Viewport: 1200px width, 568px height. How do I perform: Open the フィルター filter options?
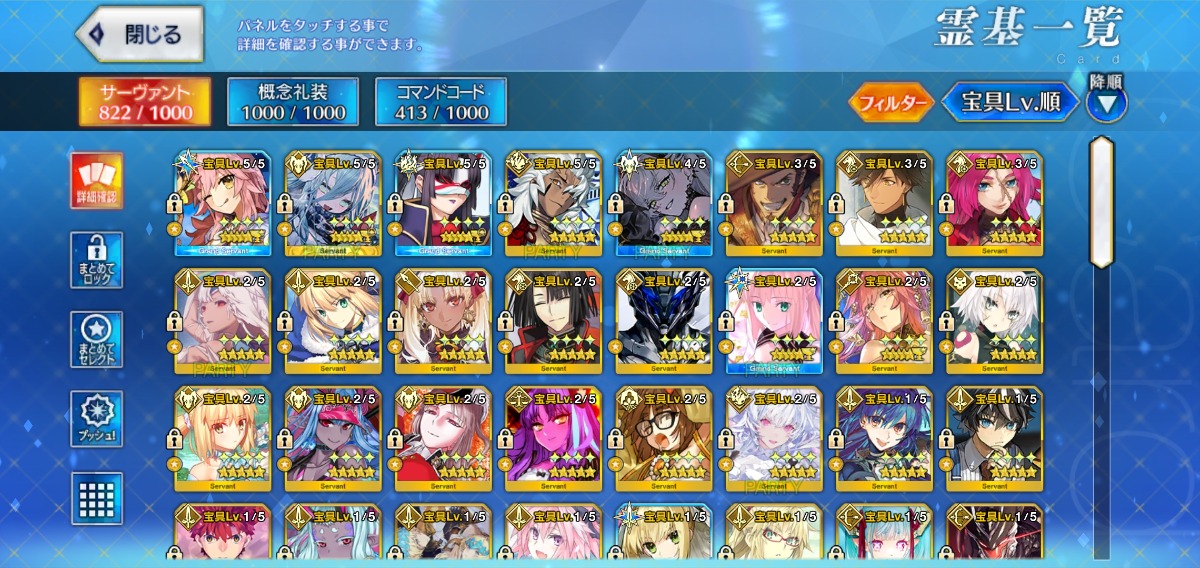click(891, 102)
